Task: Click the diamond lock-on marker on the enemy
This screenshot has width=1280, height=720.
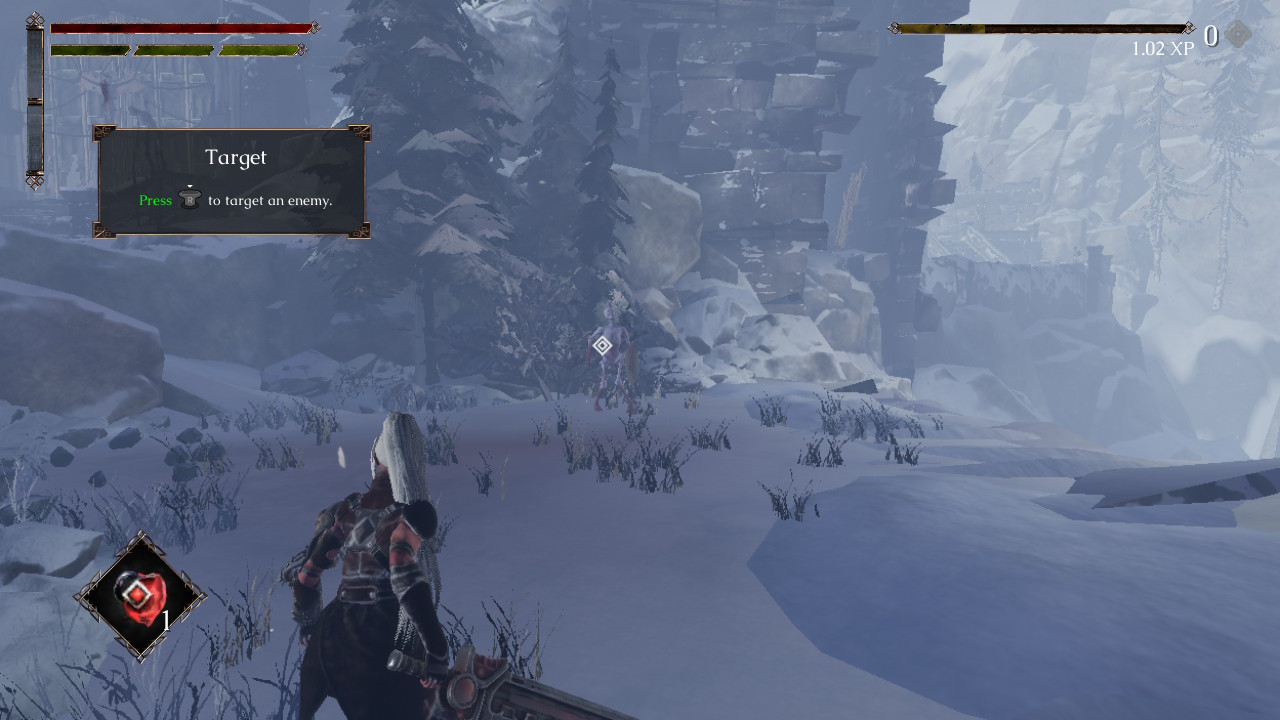Action: (x=602, y=345)
